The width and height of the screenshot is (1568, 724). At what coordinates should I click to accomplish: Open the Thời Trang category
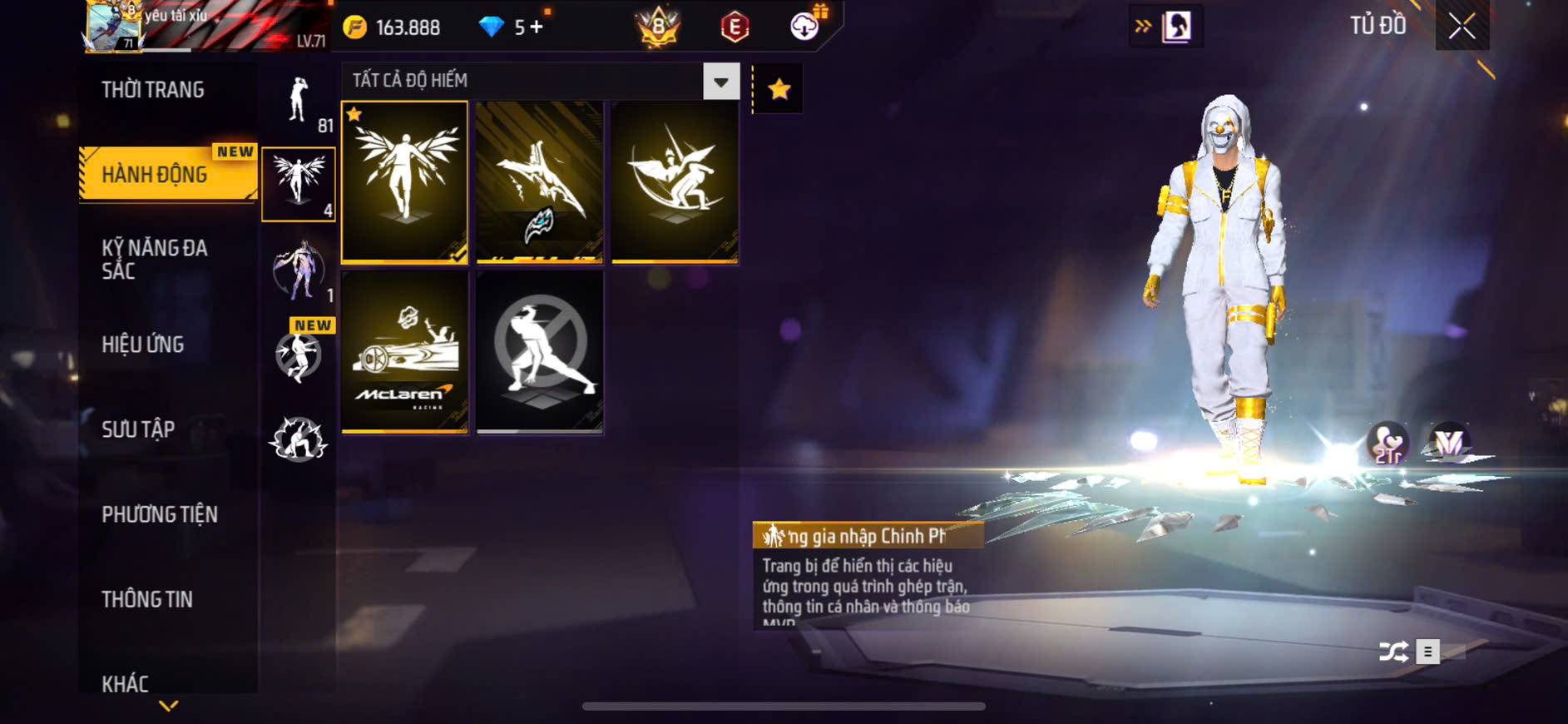tap(153, 90)
